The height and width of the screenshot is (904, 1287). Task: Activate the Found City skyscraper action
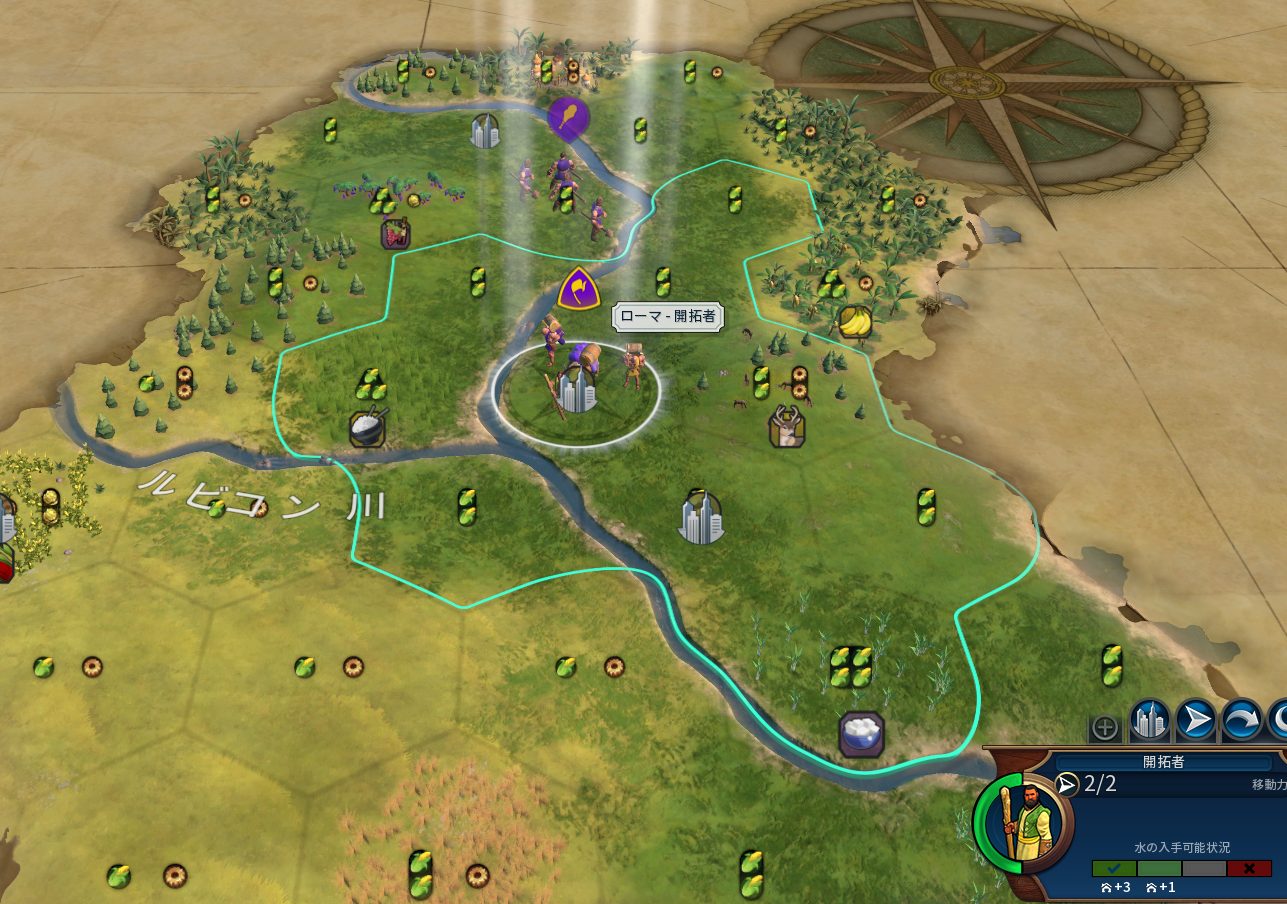[1150, 719]
